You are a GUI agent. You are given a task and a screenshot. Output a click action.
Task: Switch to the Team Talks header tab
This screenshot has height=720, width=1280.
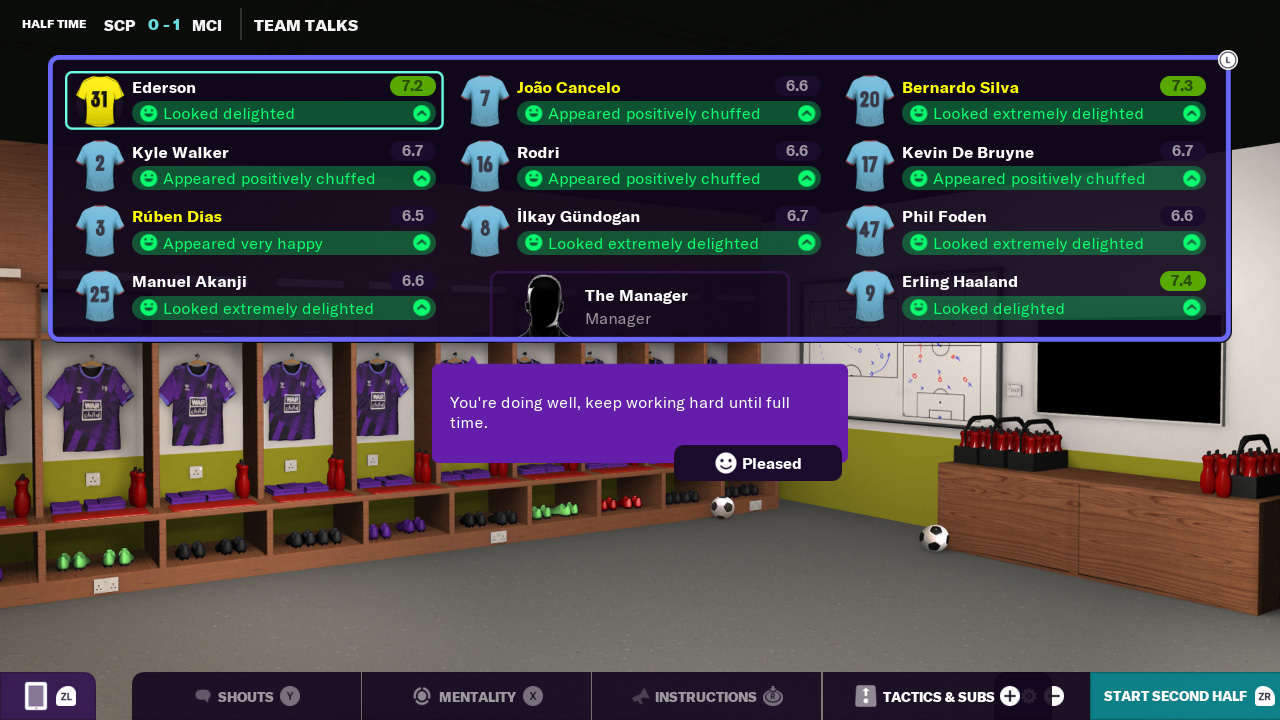pos(305,25)
